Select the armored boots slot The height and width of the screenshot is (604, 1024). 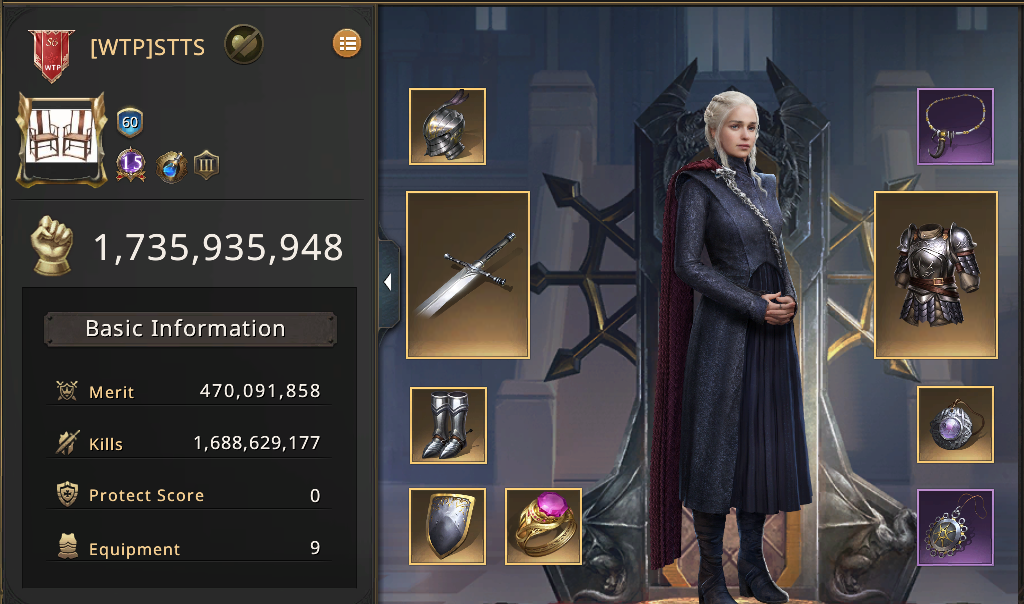pos(448,426)
